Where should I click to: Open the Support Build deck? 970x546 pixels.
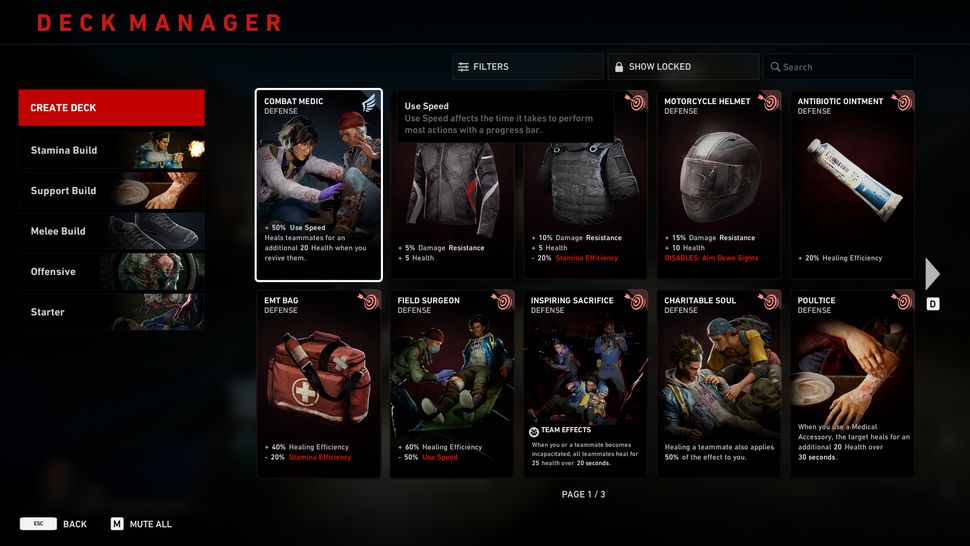[x=111, y=191]
